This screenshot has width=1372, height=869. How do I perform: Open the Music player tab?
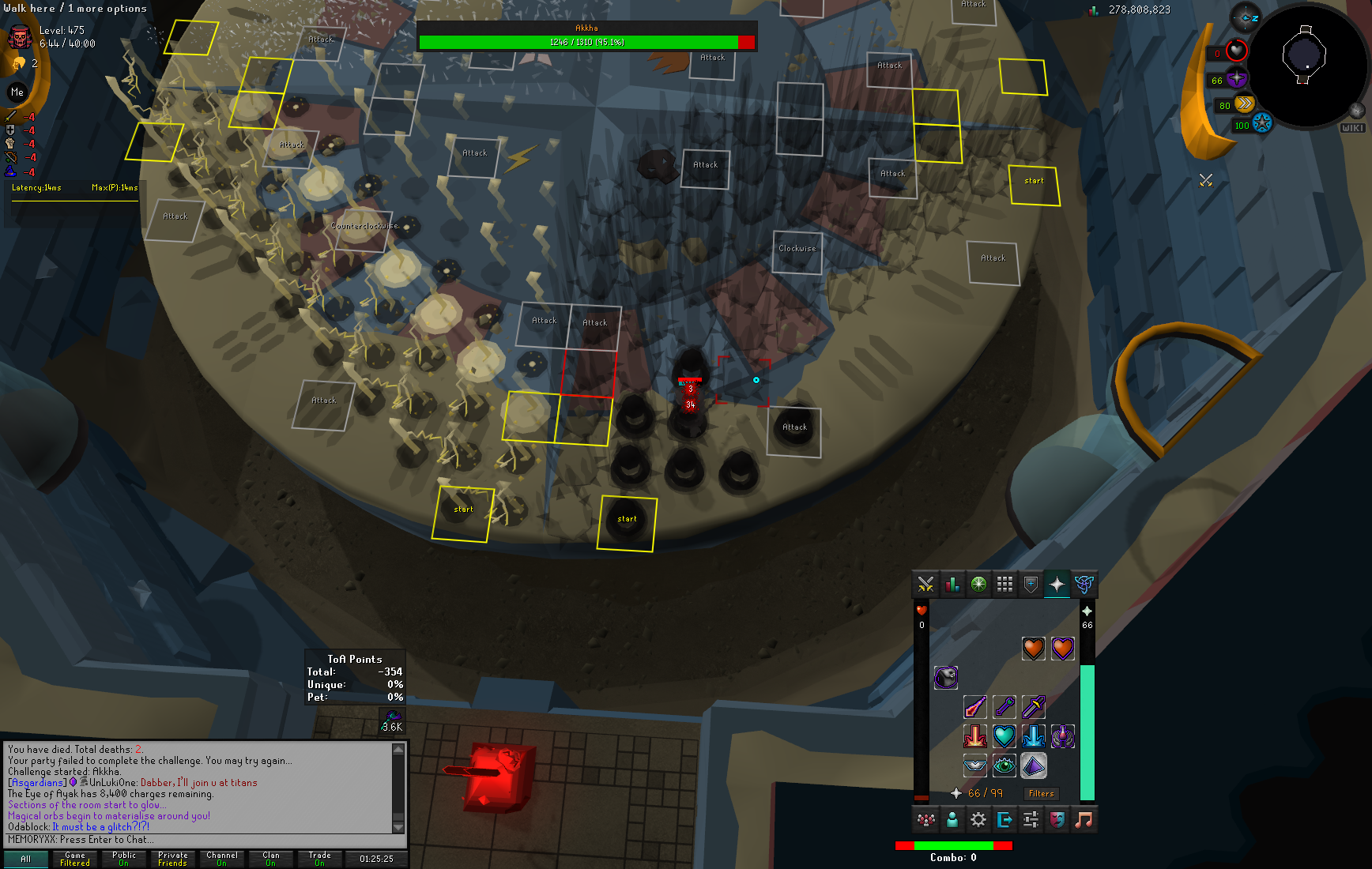(x=1084, y=819)
